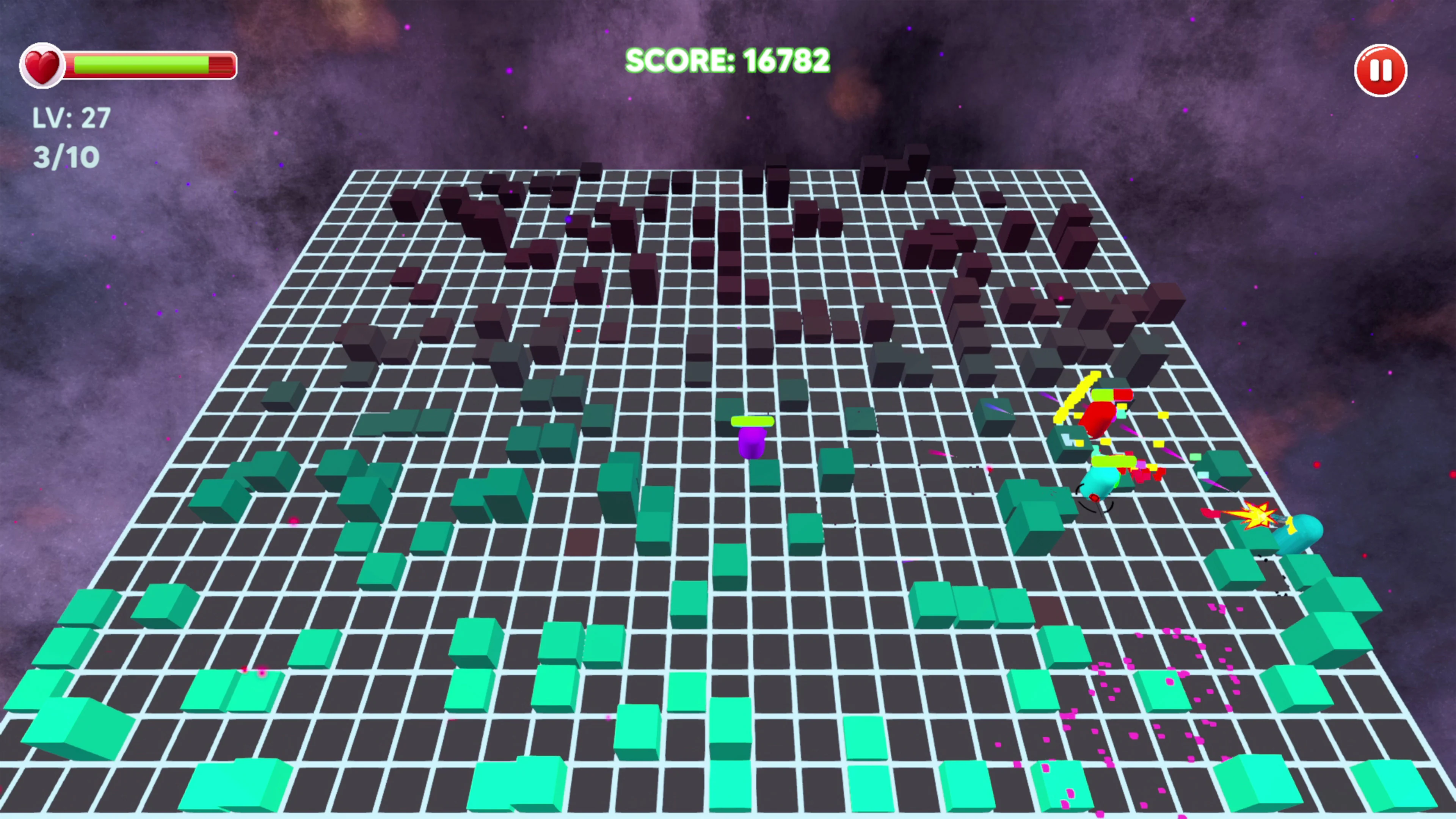This screenshot has height=819, width=1456.
Task: Click the yellow explosion burst effect
Action: 1259,516
